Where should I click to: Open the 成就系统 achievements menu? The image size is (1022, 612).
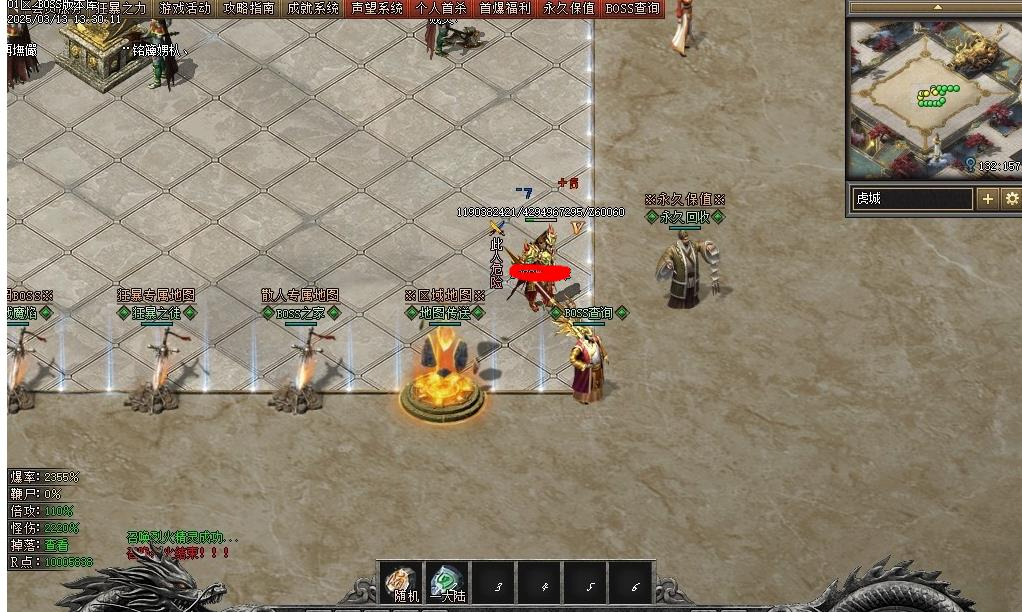coord(313,8)
